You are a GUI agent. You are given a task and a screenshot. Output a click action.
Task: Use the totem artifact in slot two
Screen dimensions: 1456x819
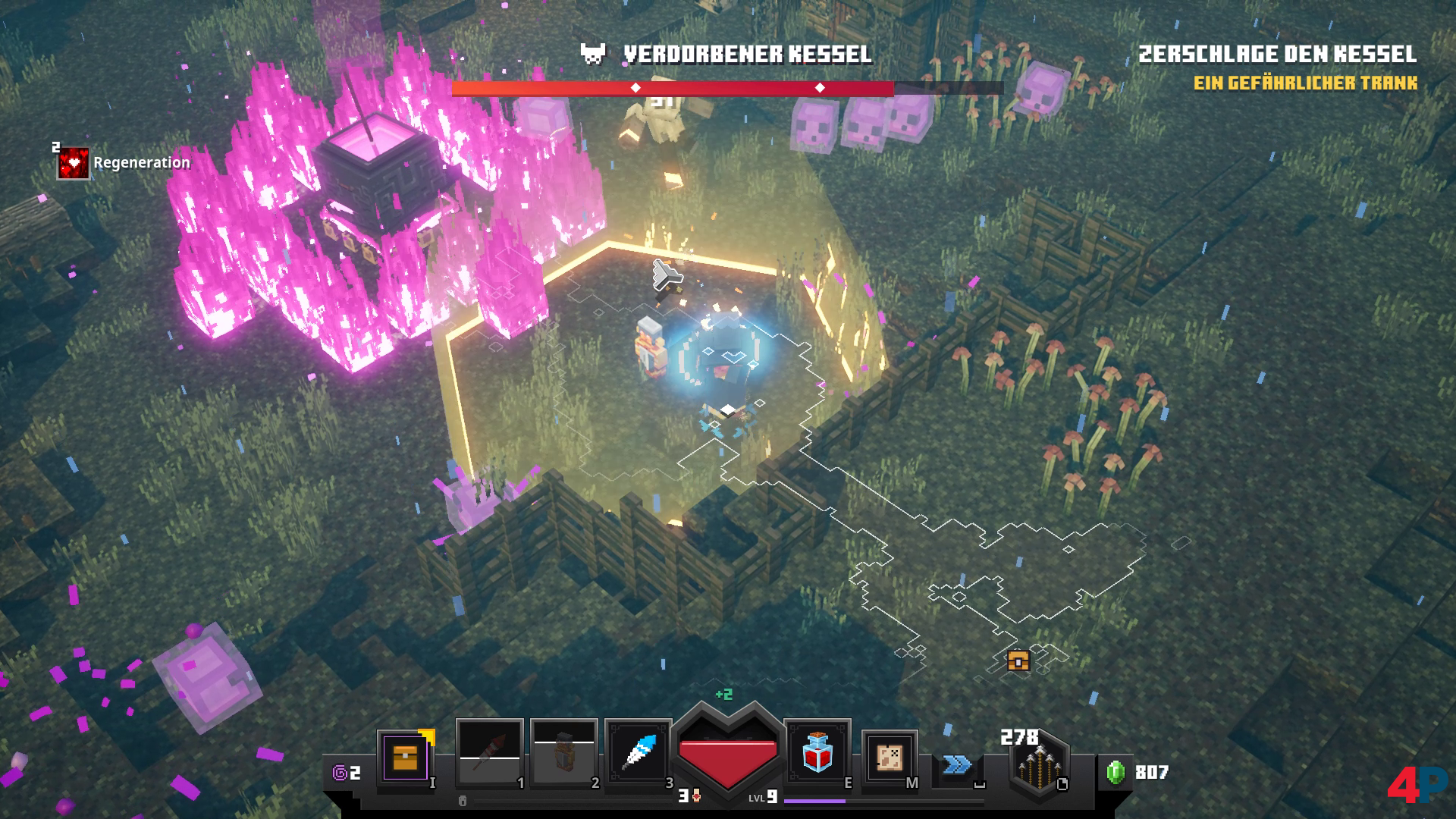[563, 753]
